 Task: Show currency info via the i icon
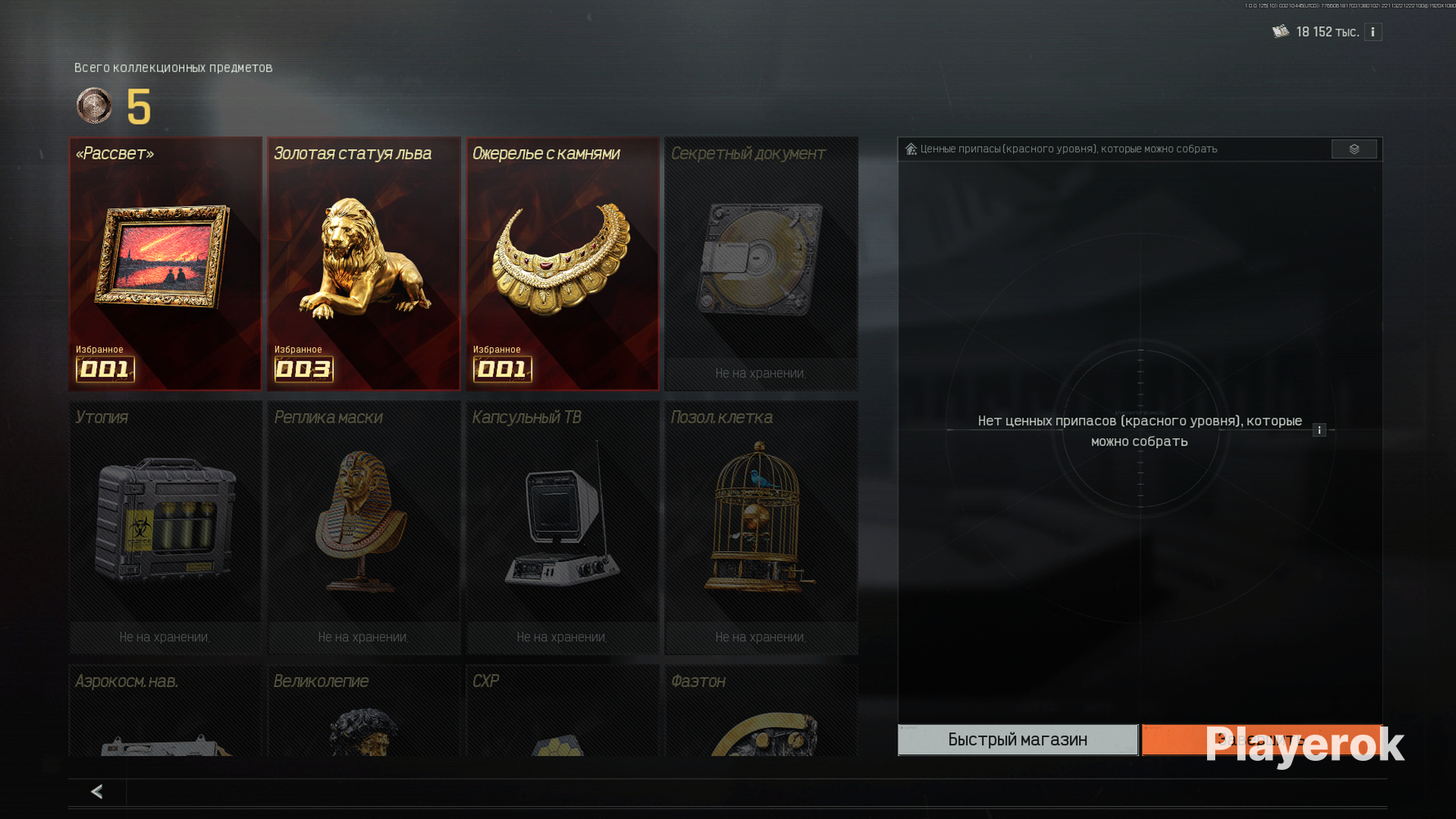[x=1373, y=32]
